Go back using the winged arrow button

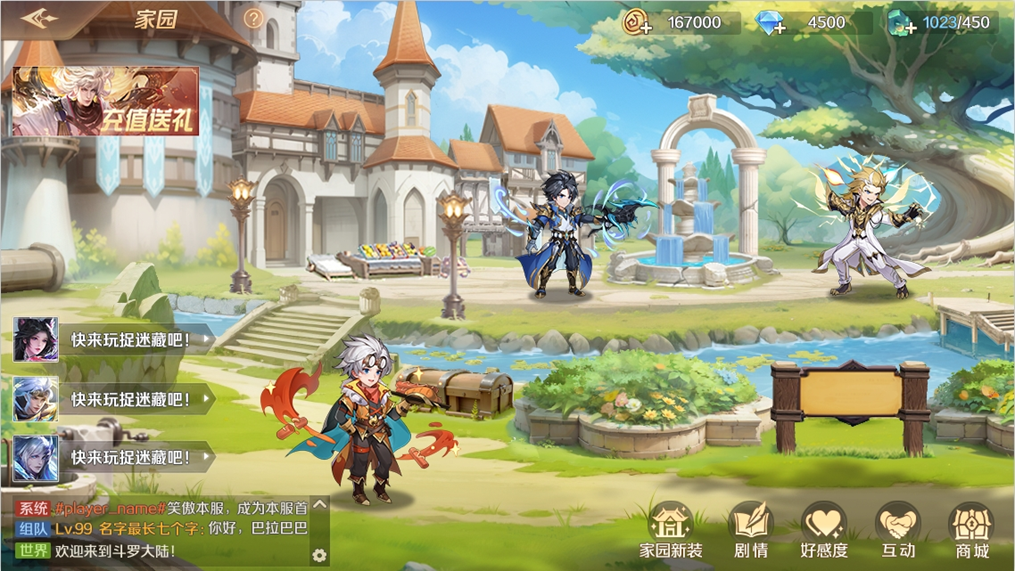pos(40,19)
